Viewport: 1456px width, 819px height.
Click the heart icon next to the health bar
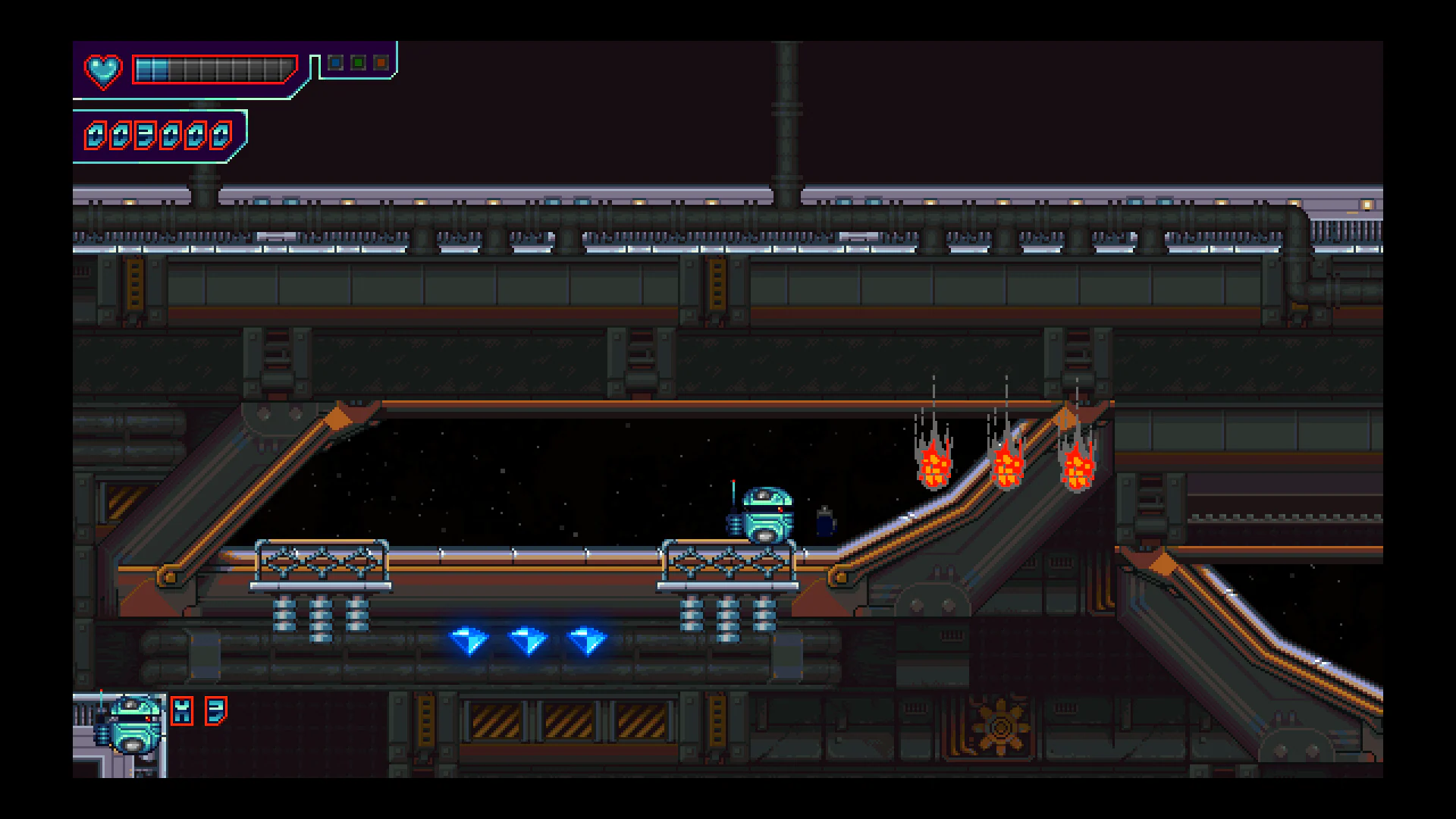click(105, 71)
